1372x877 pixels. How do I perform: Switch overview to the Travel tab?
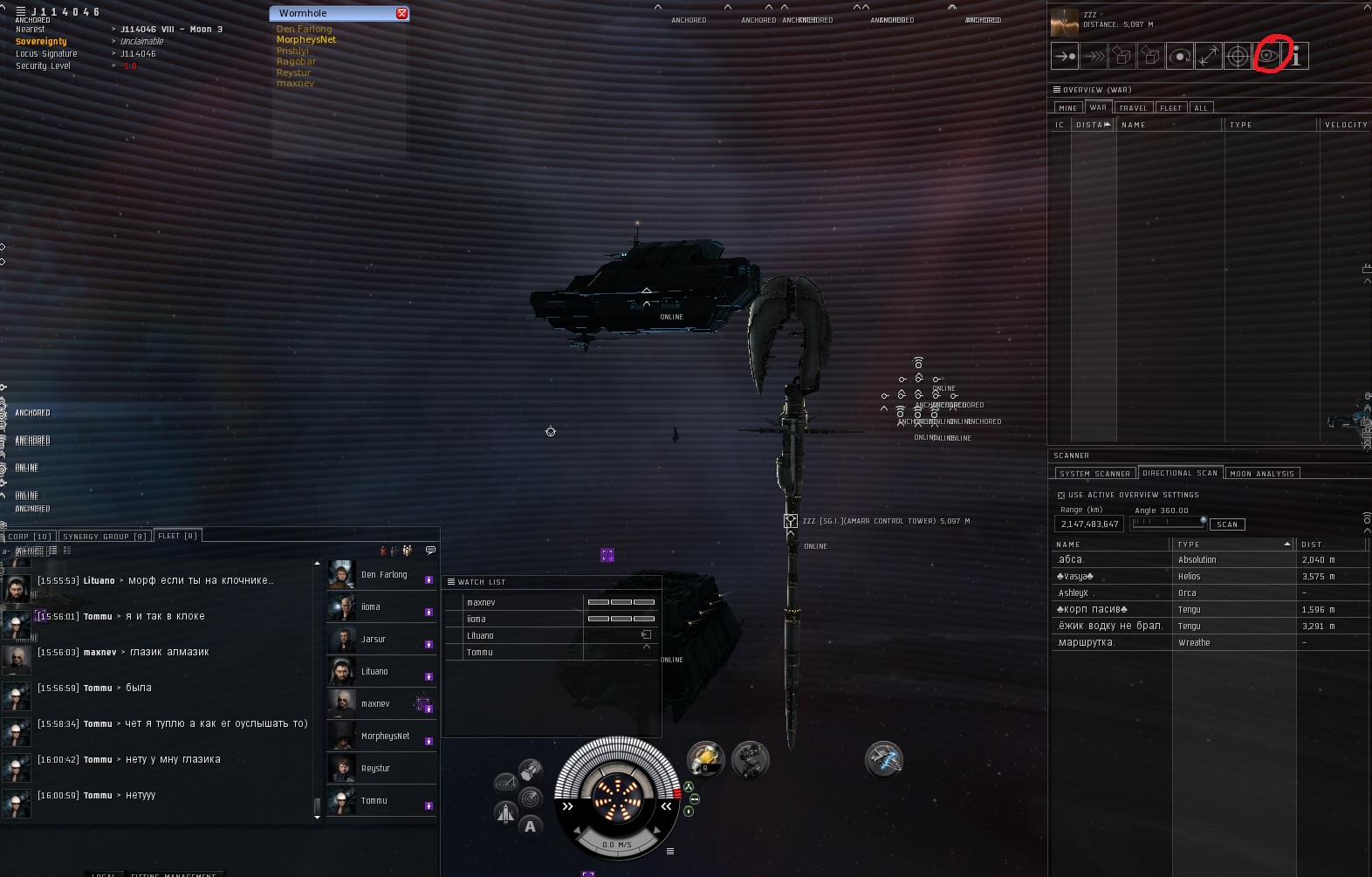pos(1133,108)
